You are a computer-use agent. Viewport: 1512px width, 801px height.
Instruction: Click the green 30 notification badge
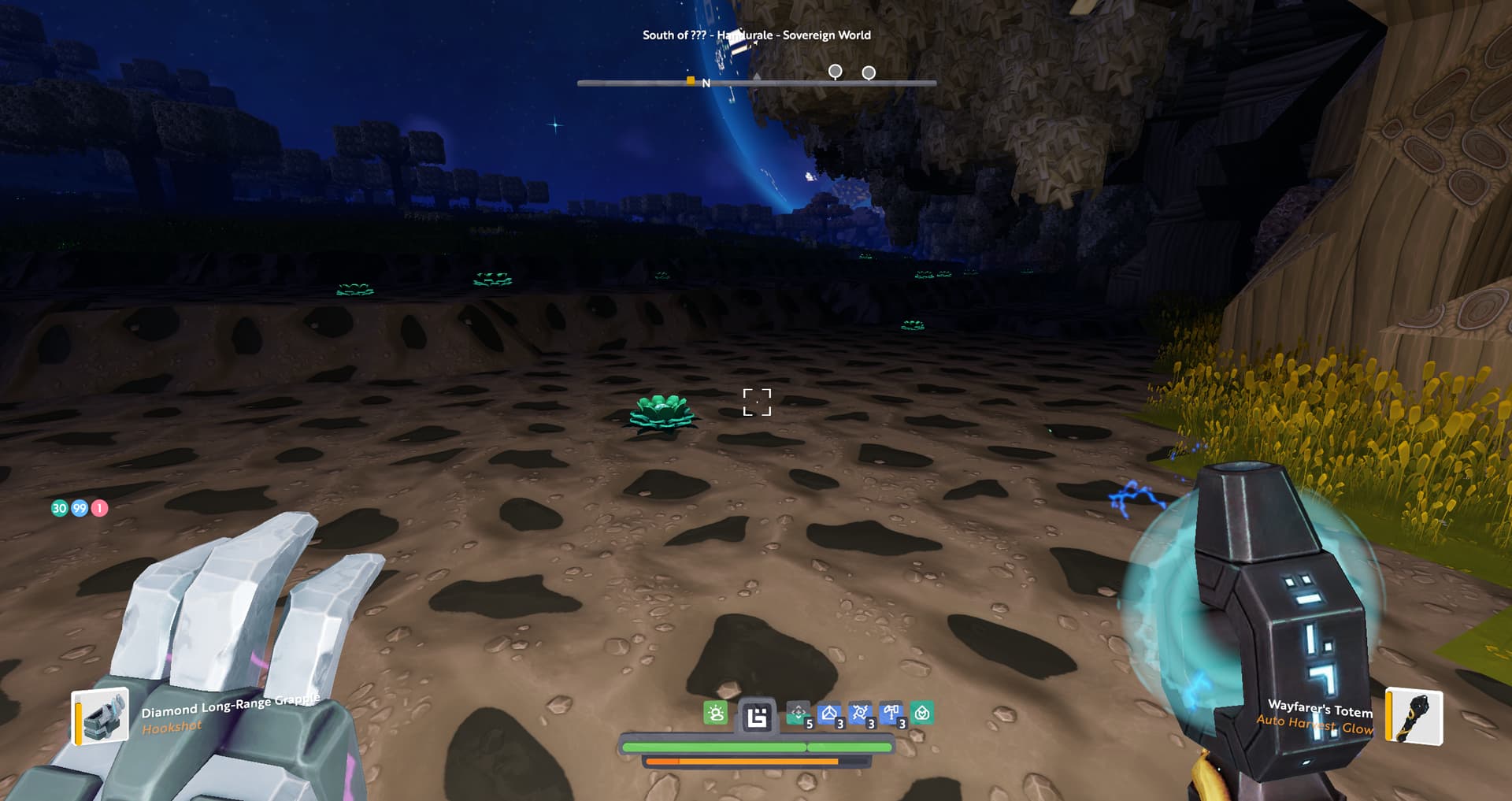59,508
